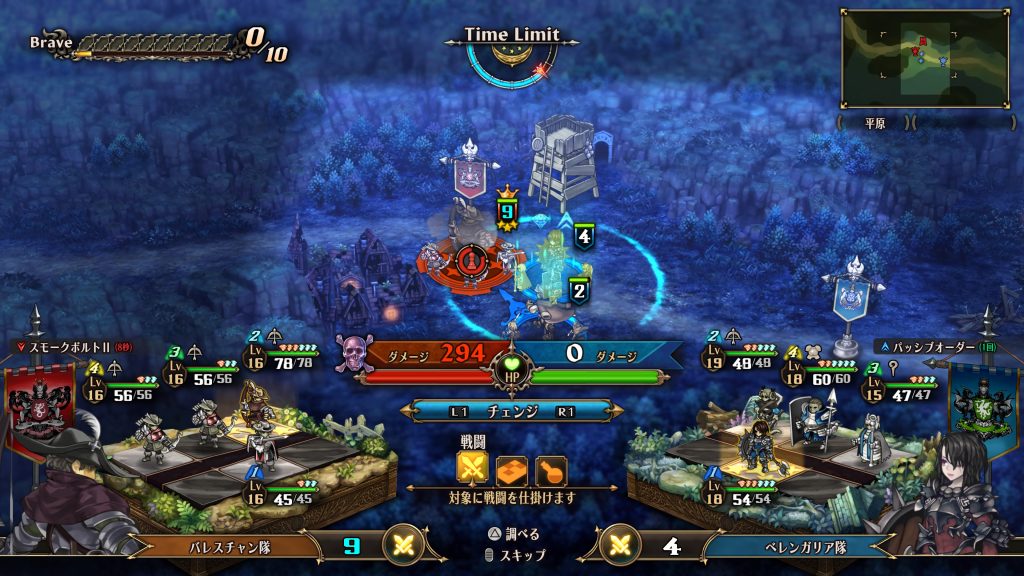Select the allied unit marker numbered 2
Screen dimensions: 1024x576
(578, 291)
